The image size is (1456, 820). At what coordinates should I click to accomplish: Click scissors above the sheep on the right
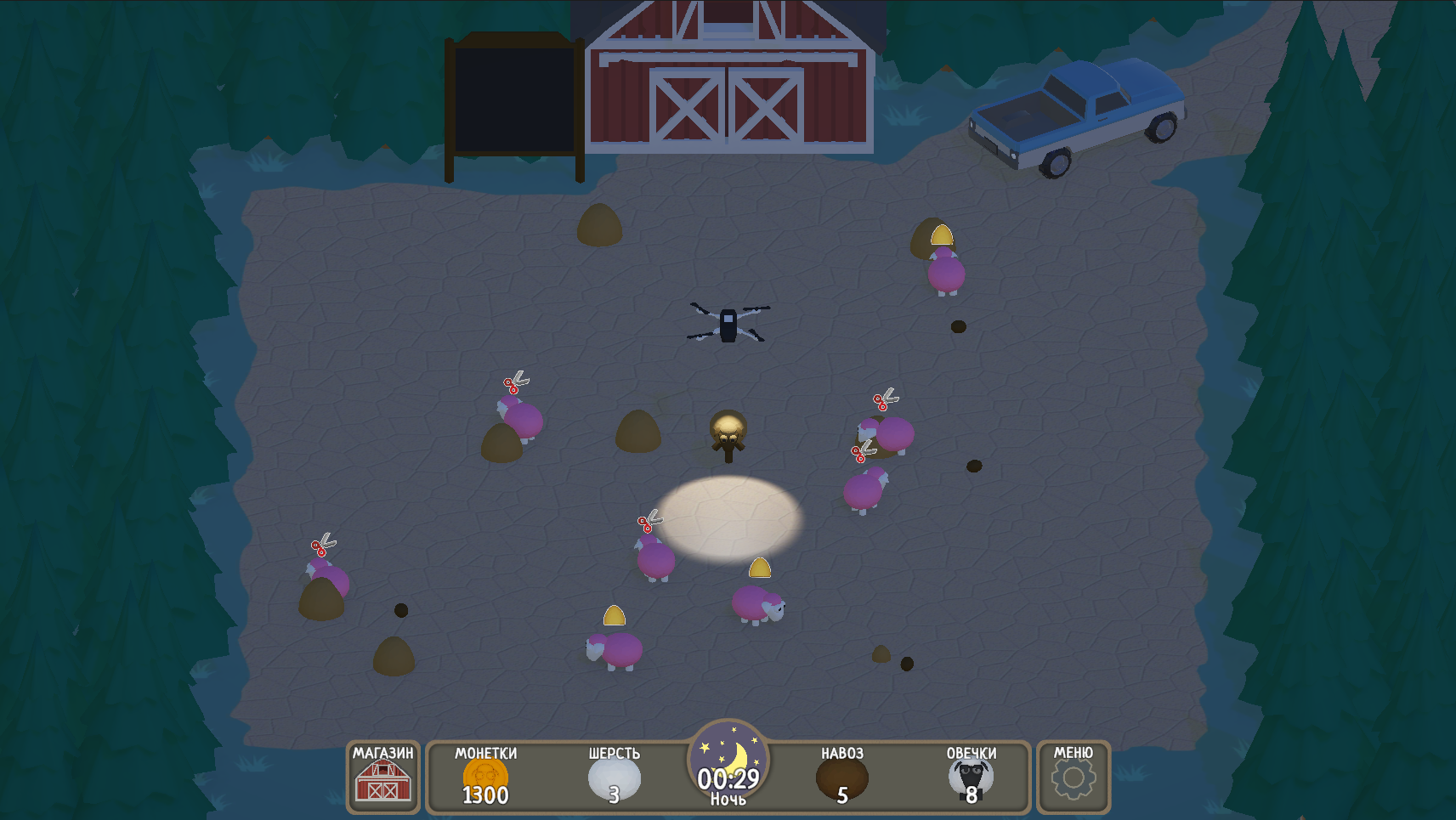point(884,397)
